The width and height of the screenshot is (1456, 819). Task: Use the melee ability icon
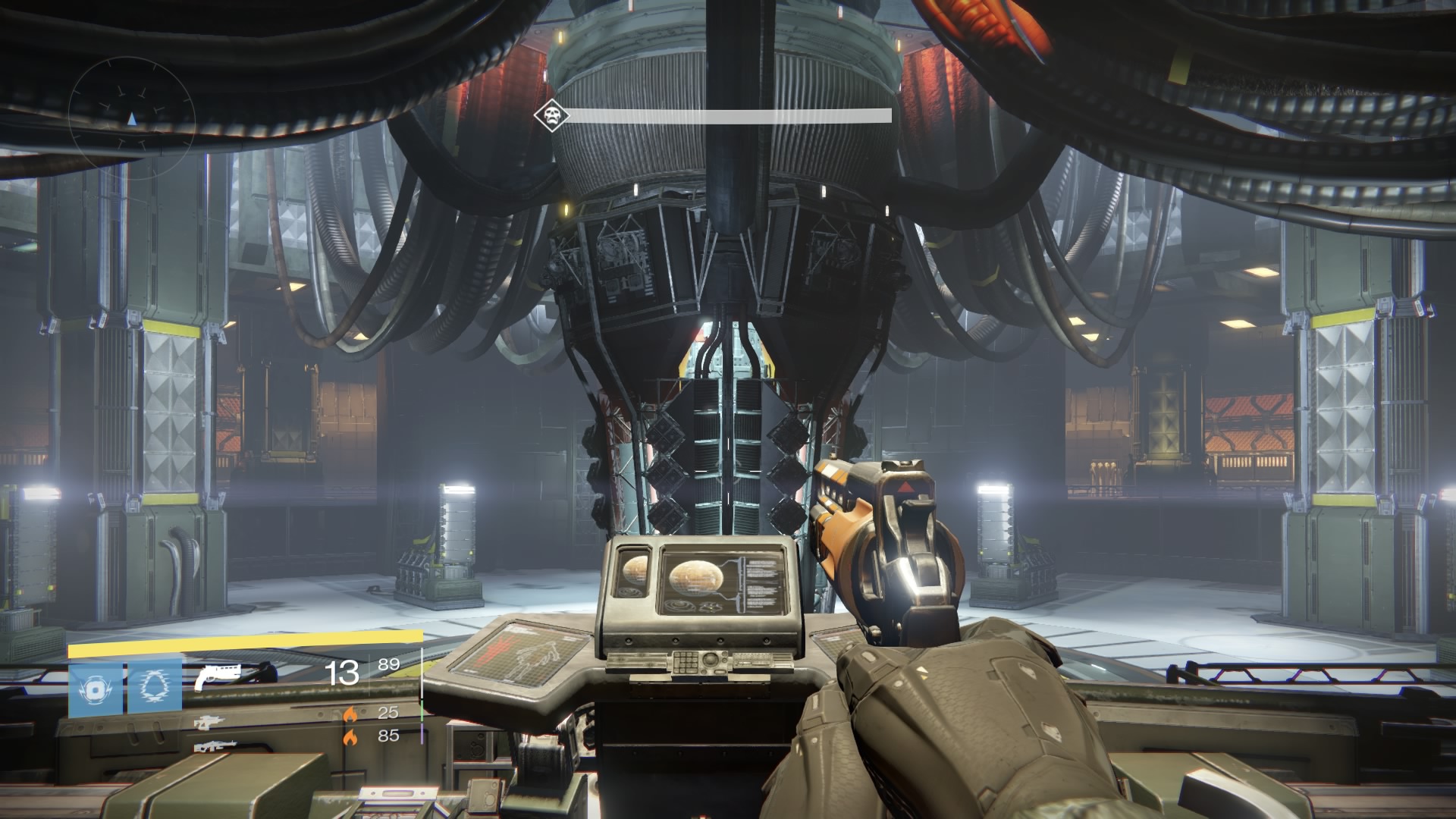155,690
